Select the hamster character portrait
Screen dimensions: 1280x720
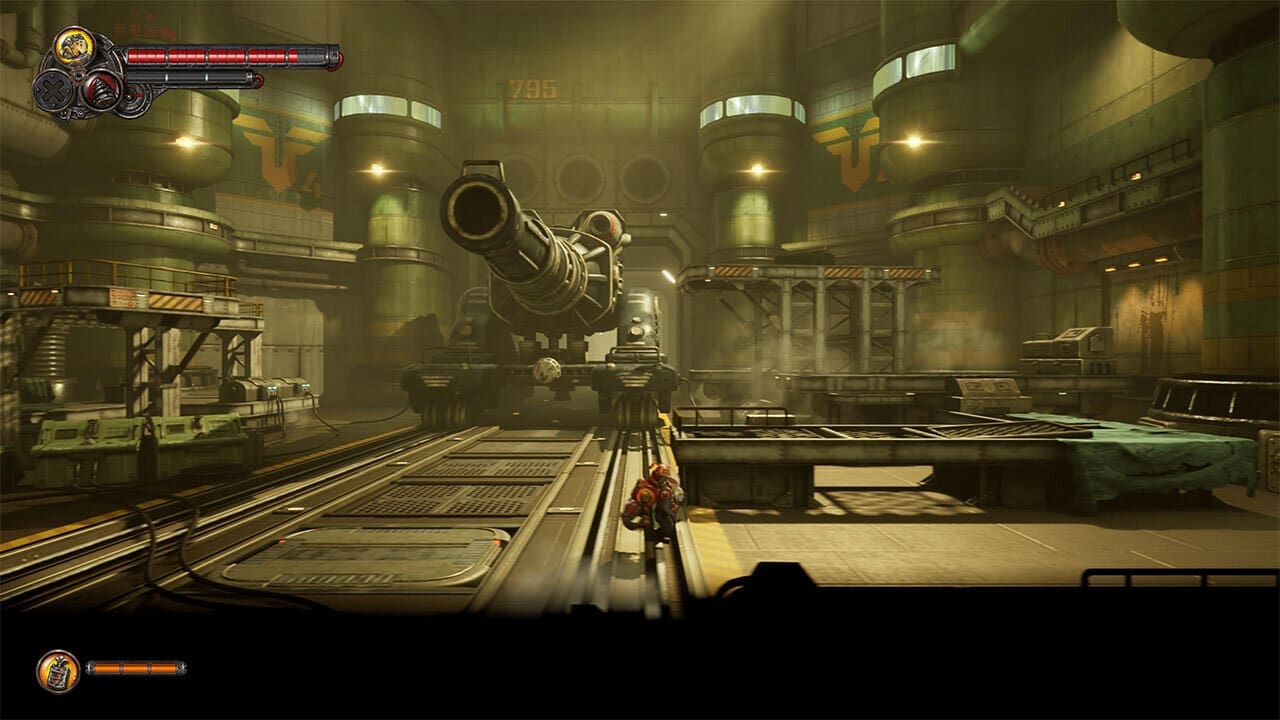(x=73, y=44)
